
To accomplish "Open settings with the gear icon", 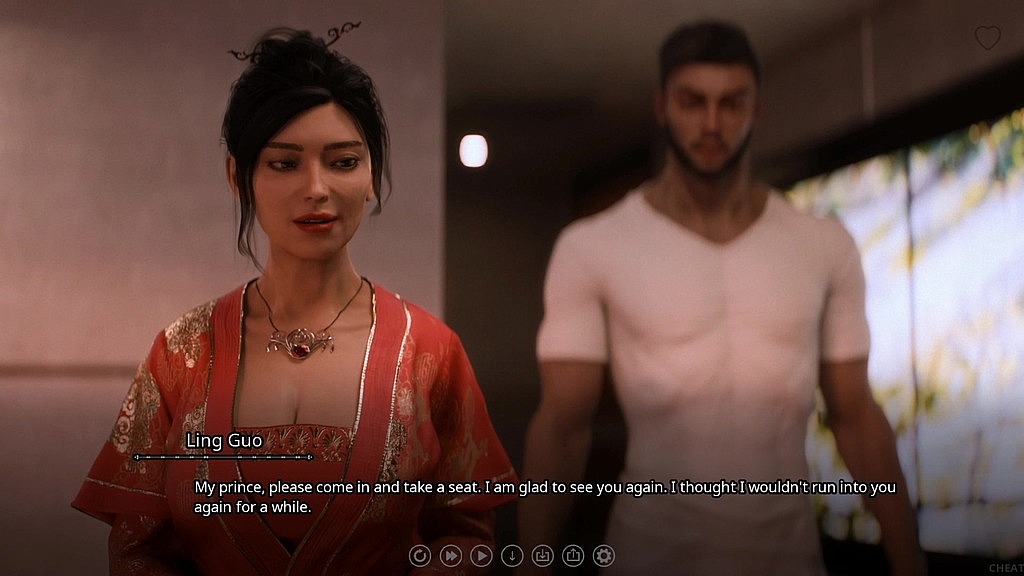I will (603, 555).
